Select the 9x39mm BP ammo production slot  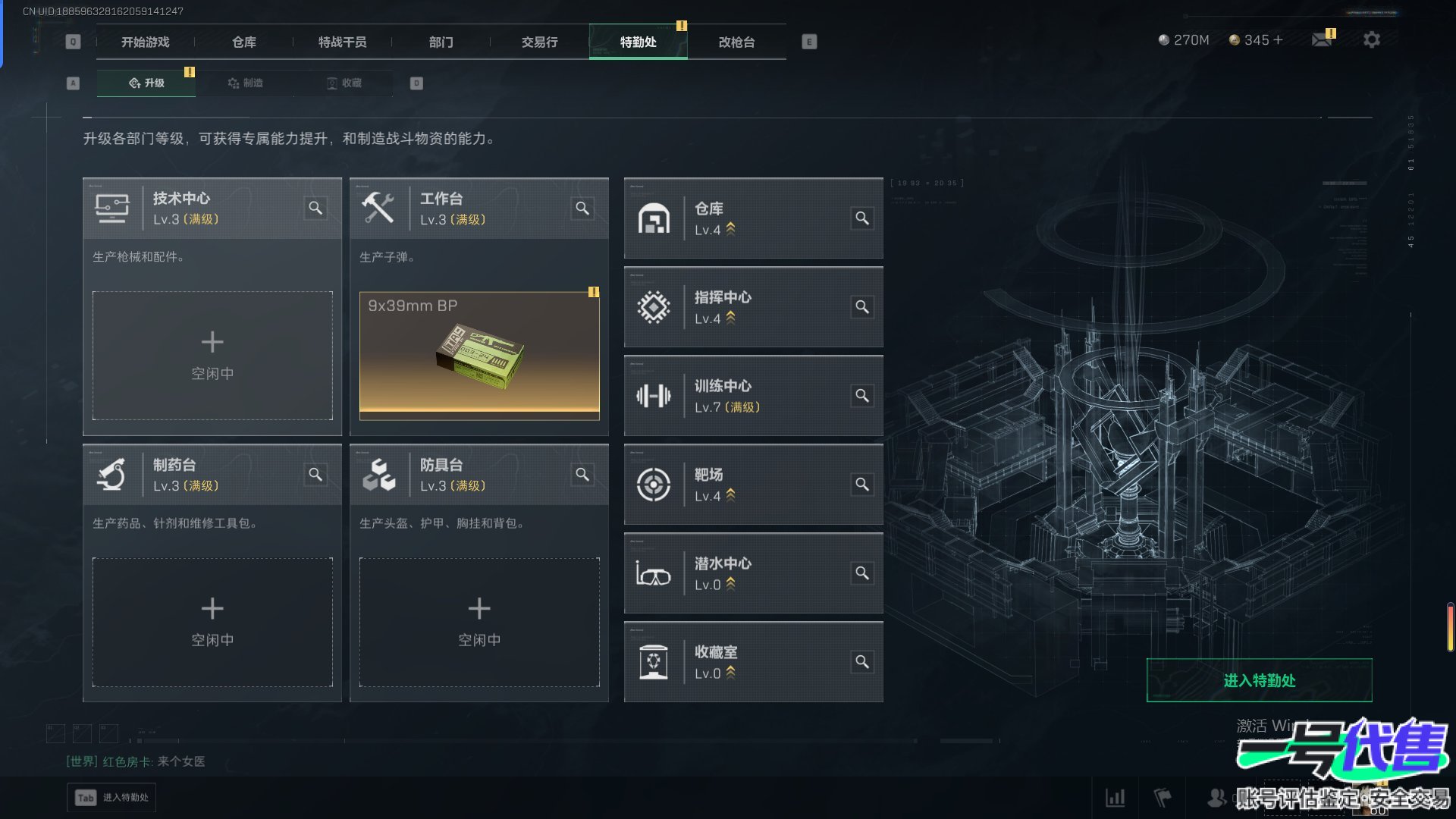(x=479, y=356)
